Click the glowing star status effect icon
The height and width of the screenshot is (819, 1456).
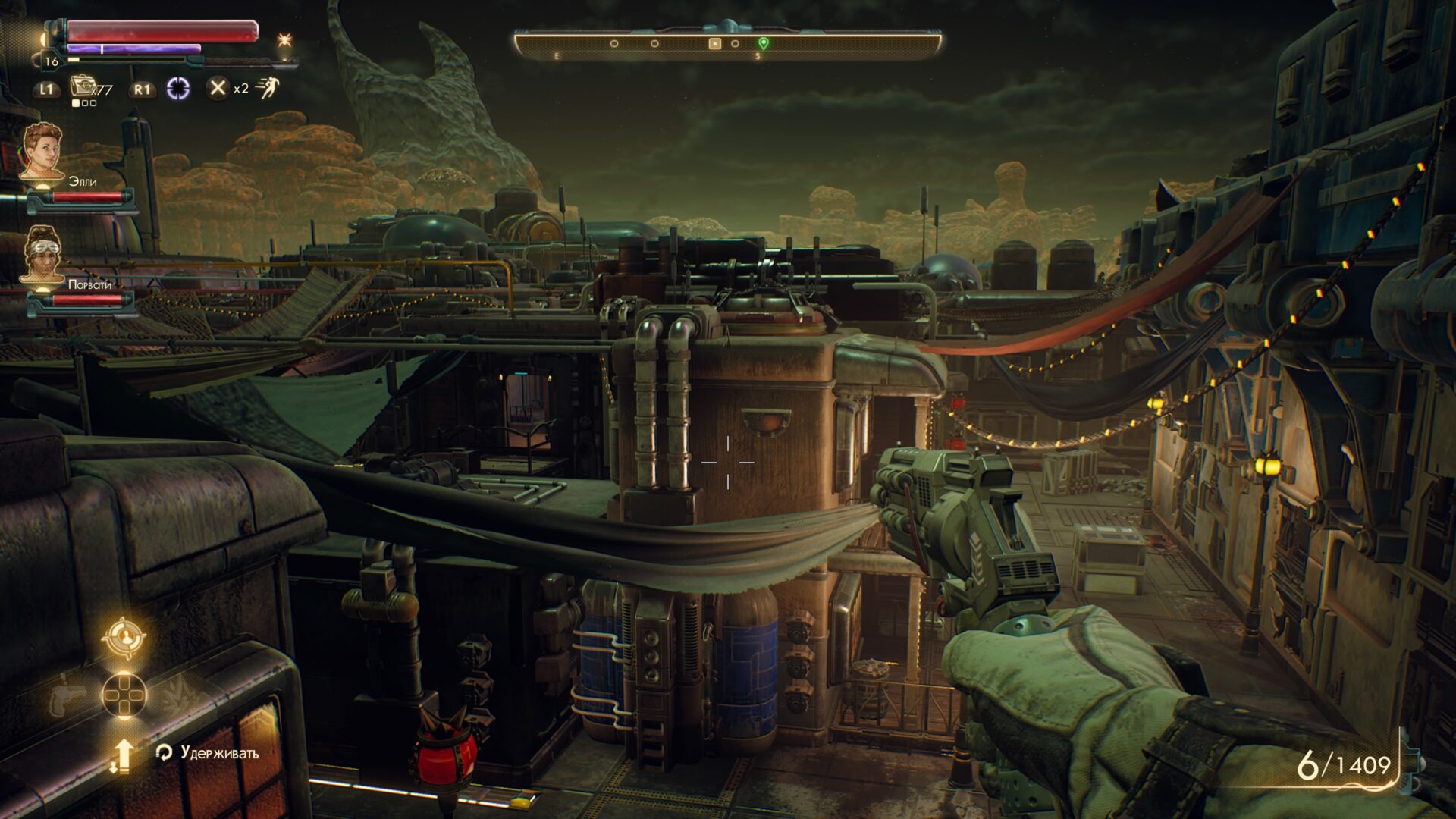point(284,39)
